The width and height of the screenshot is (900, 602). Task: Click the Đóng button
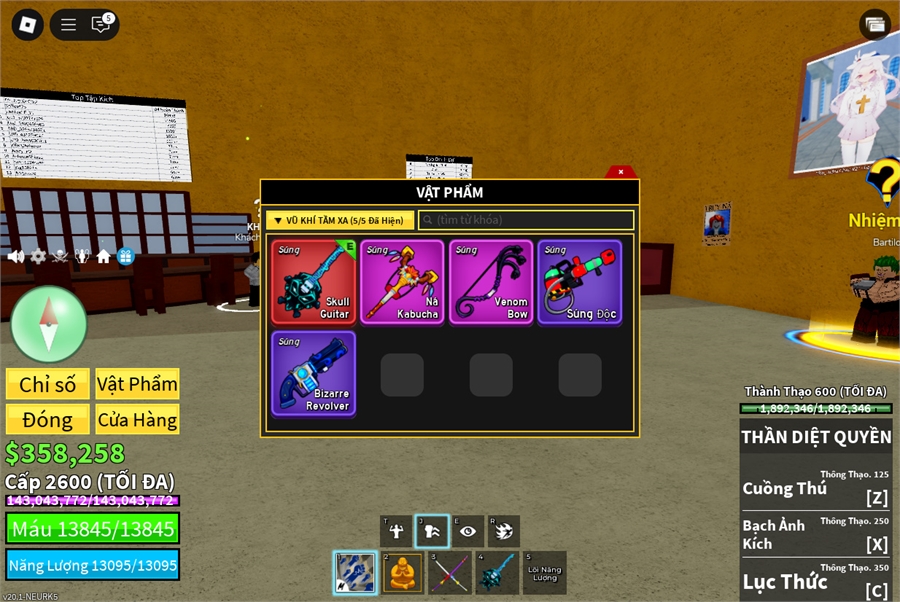47,420
